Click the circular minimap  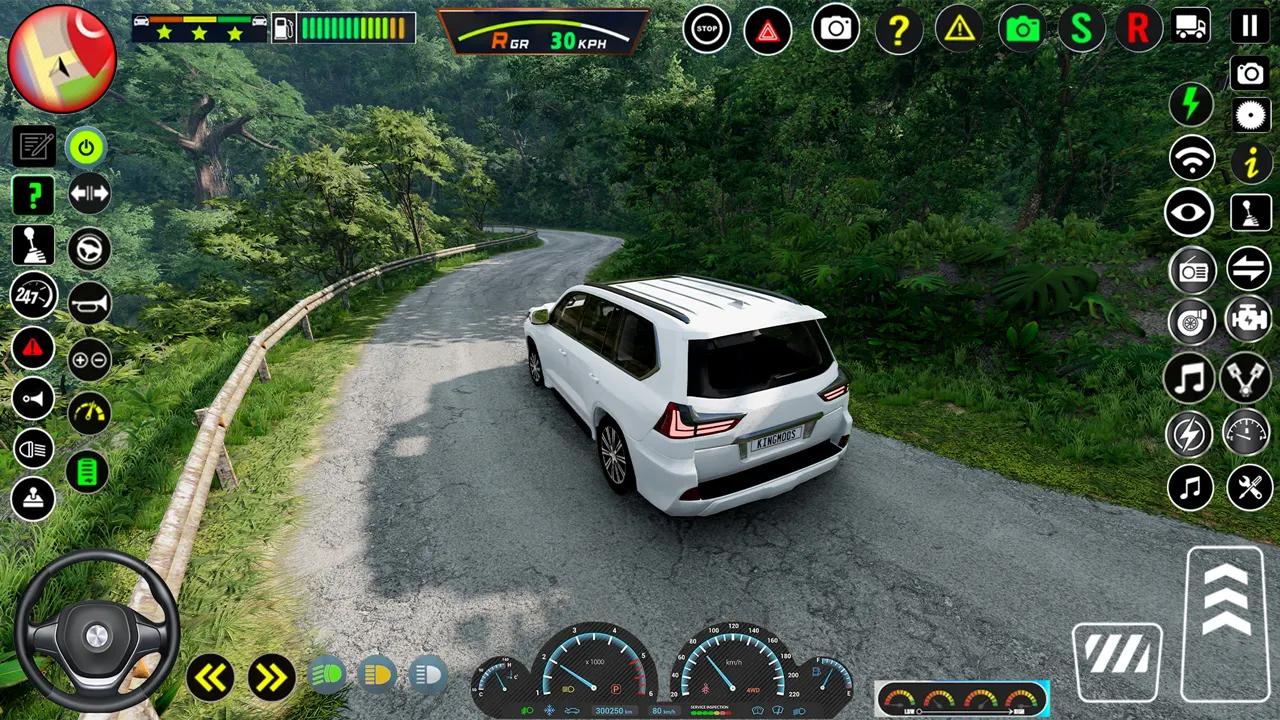(62, 59)
